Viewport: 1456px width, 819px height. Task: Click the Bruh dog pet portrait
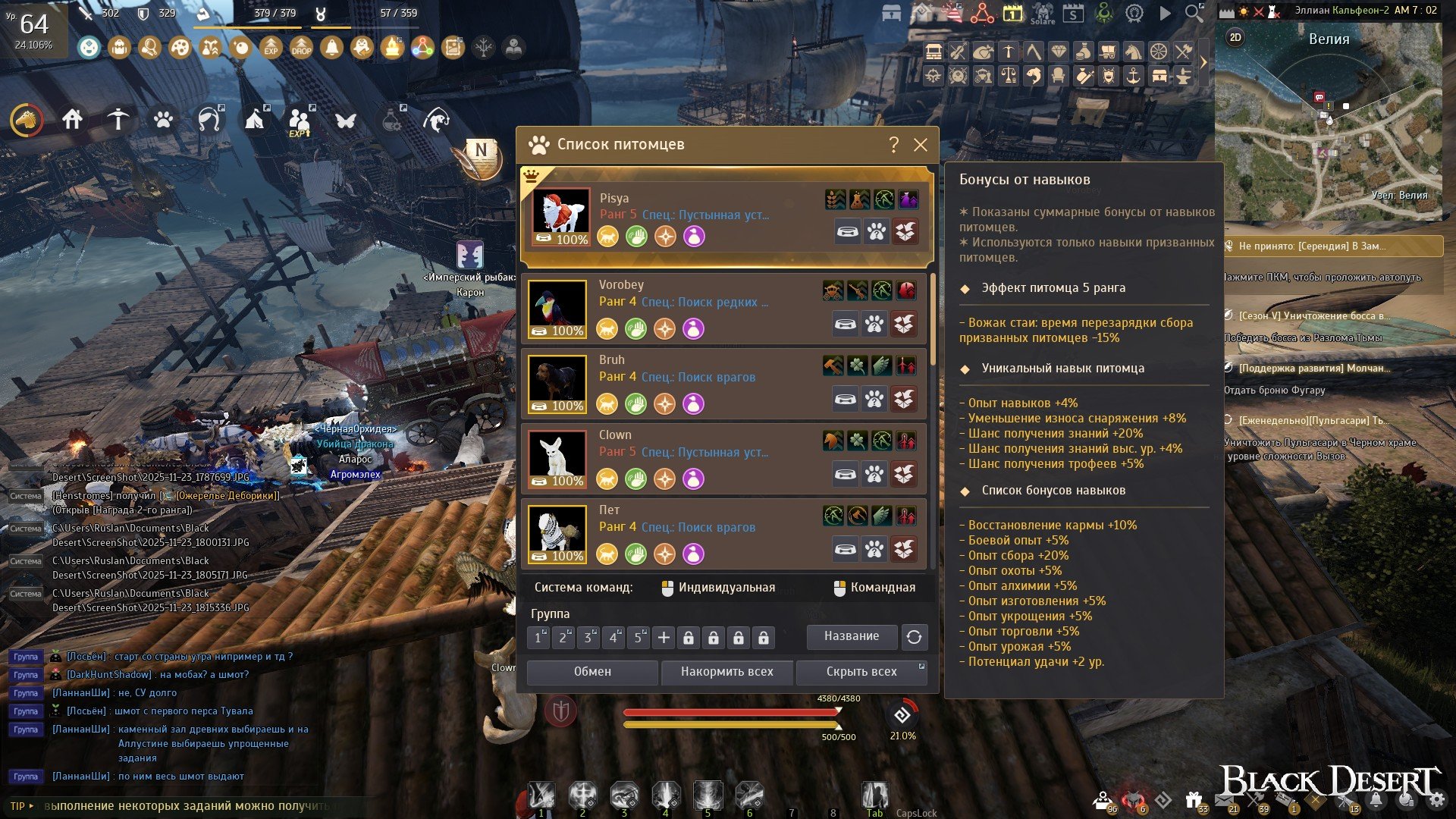click(557, 384)
